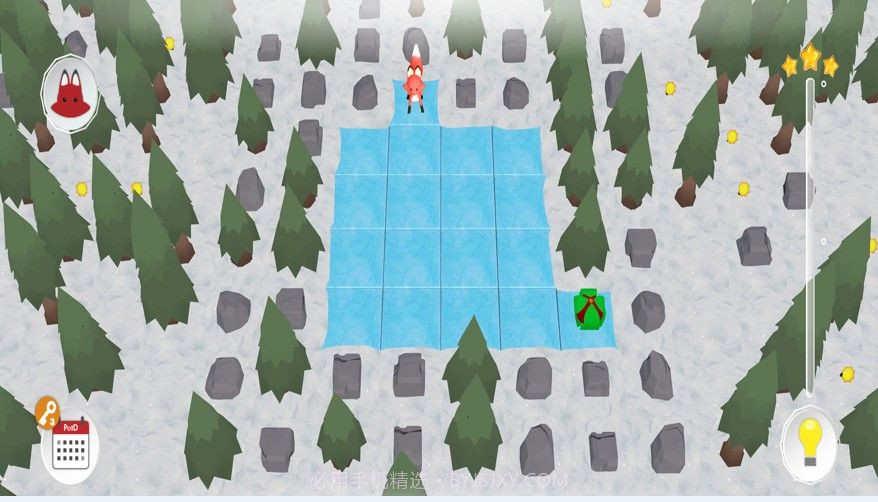878x502 pixels.
Task: Open the PotD calendar button
Action: point(71,446)
